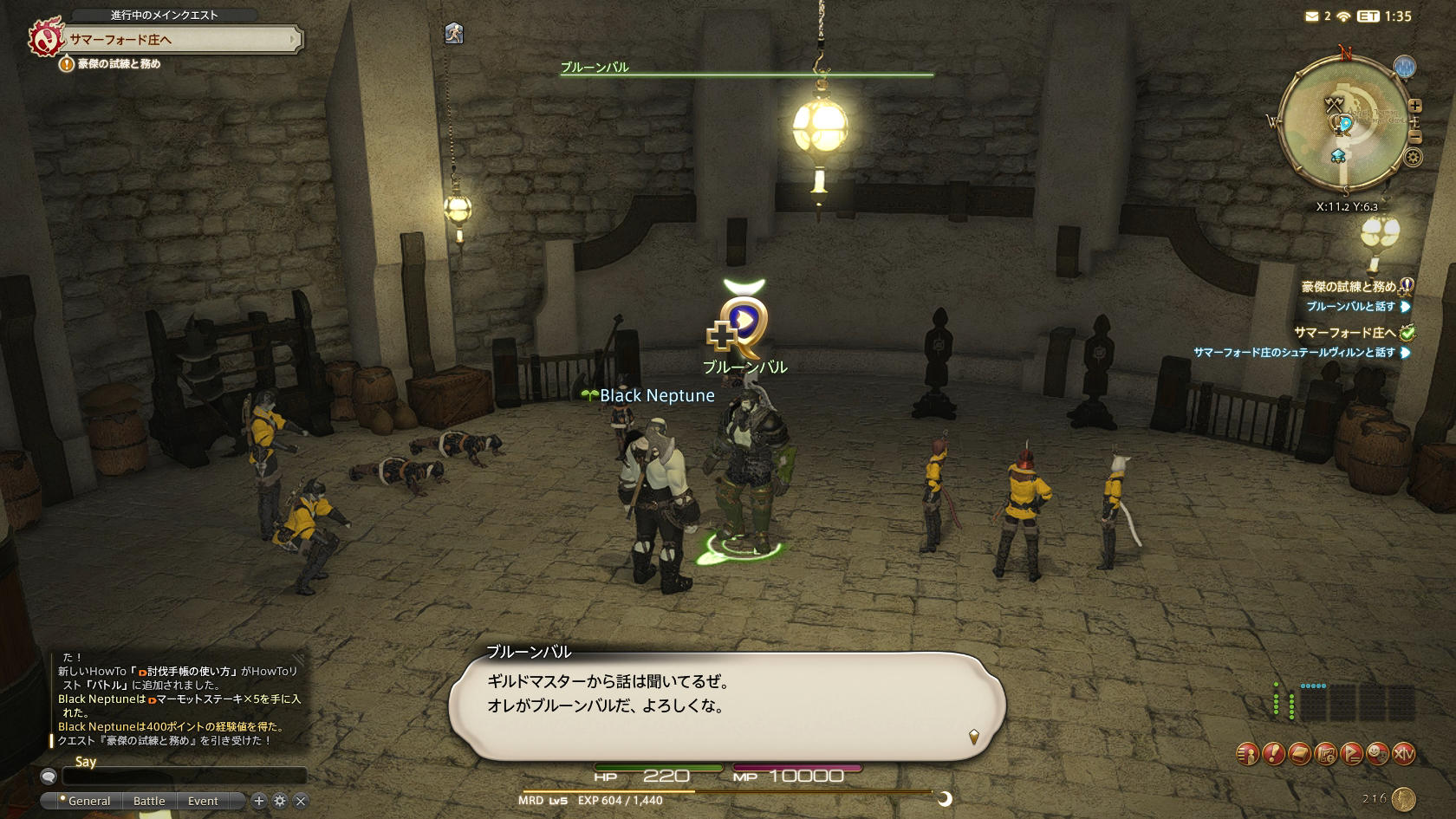Viewport: 1456px width, 819px height.
Task: Click the chat text input field
Action: click(x=184, y=776)
